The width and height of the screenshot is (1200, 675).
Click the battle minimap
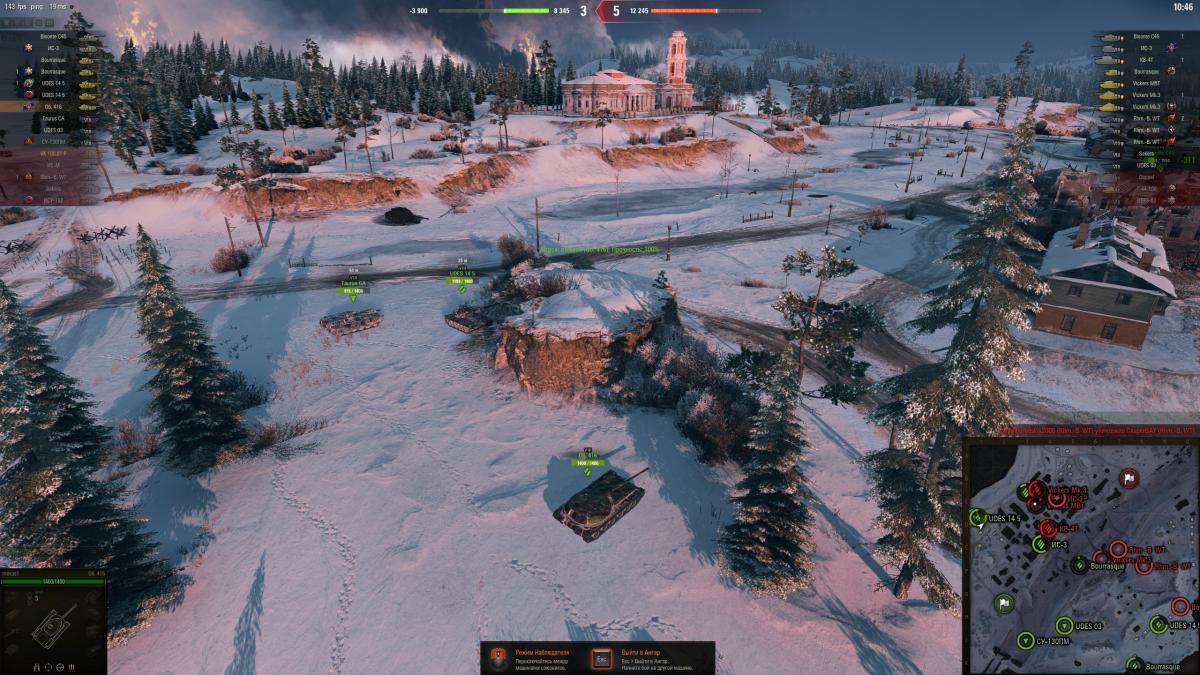1081,555
